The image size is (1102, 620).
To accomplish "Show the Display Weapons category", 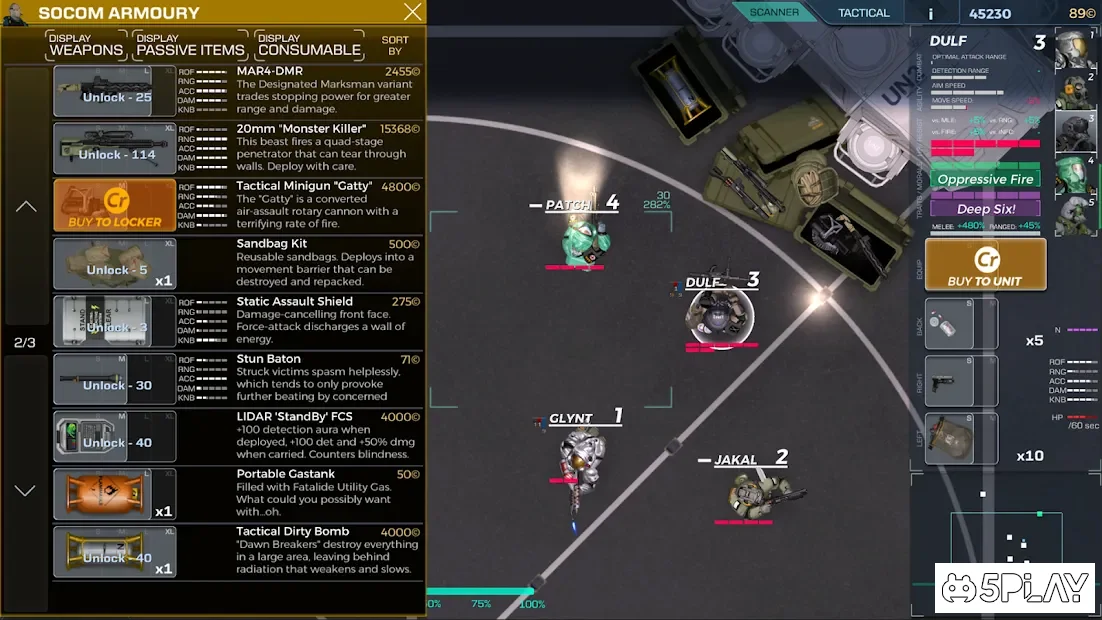I will point(86,45).
